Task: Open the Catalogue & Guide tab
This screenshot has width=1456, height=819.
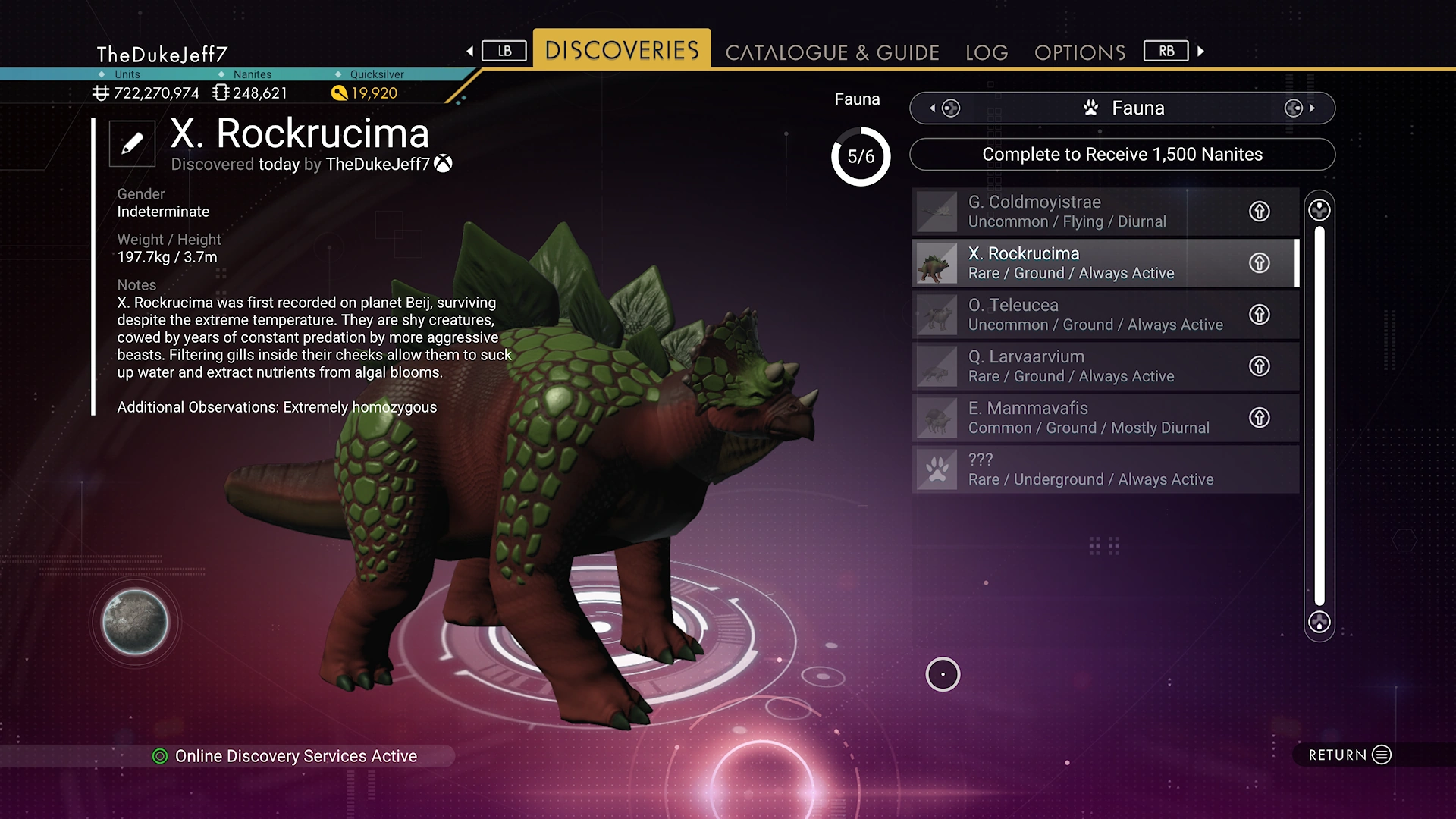Action: click(x=832, y=52)
